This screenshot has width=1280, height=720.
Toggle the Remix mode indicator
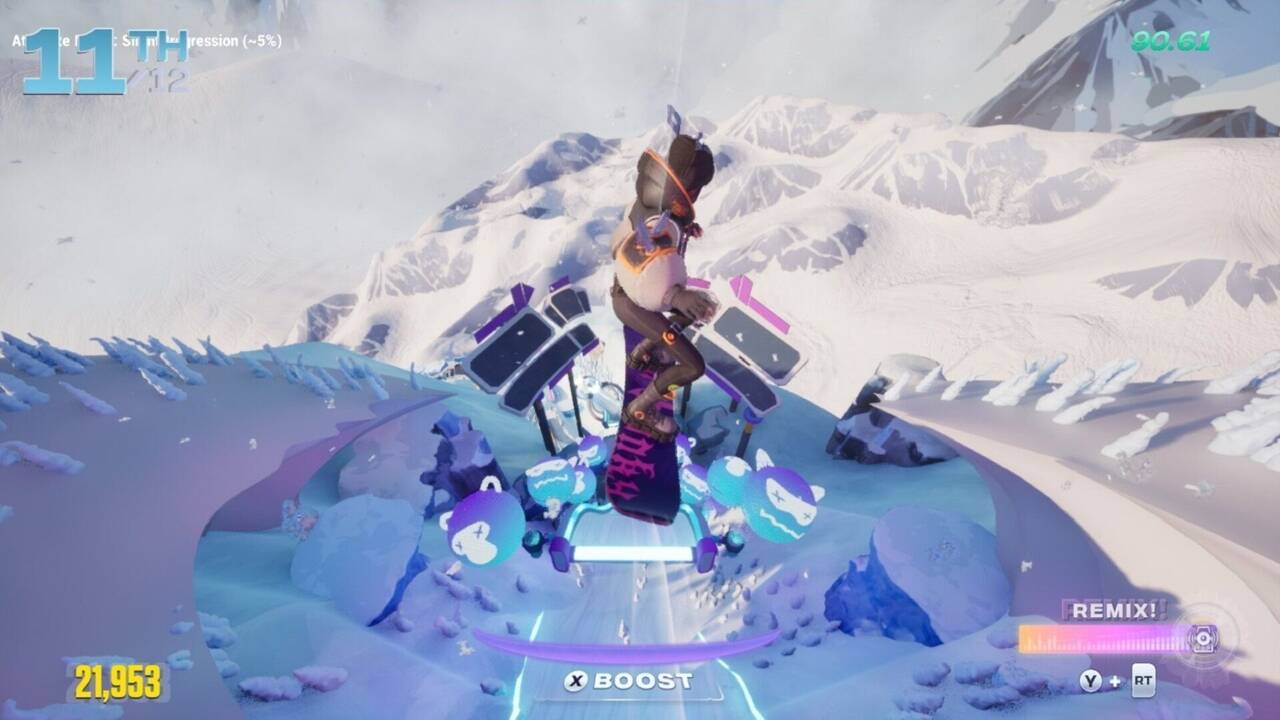pos(1114,609)
